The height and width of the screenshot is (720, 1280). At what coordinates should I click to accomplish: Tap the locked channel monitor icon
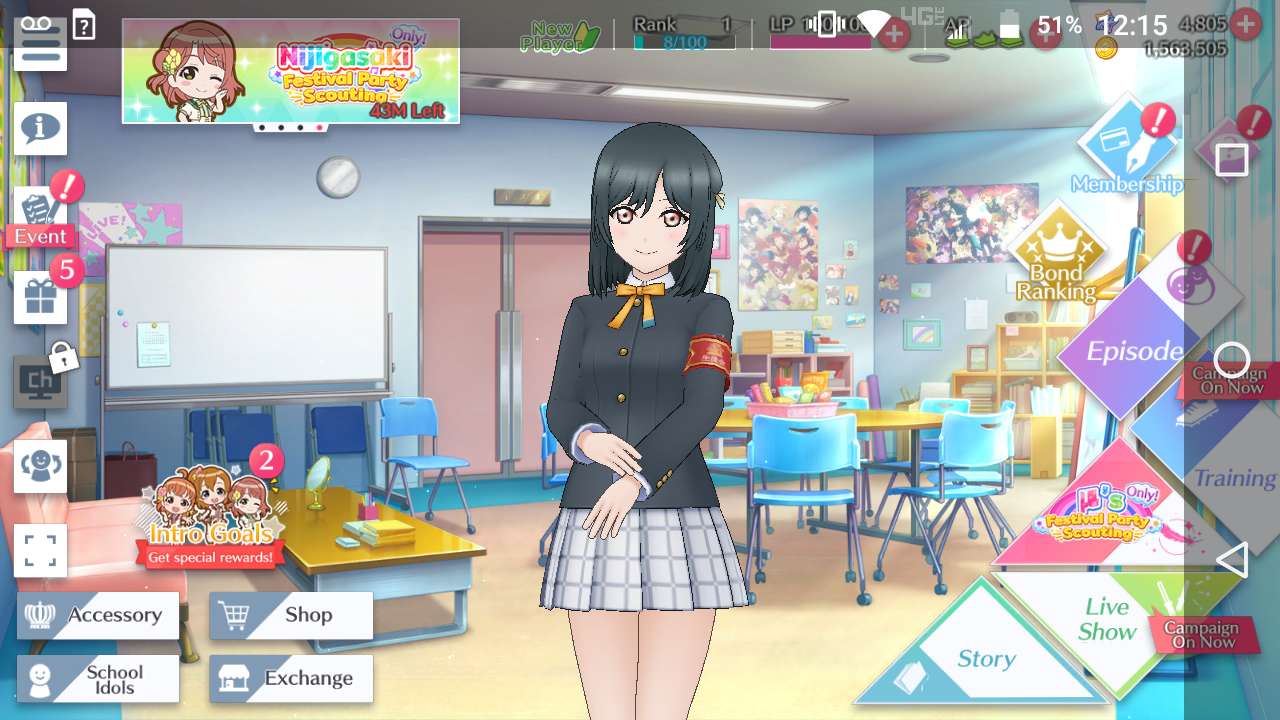(40, 381)
